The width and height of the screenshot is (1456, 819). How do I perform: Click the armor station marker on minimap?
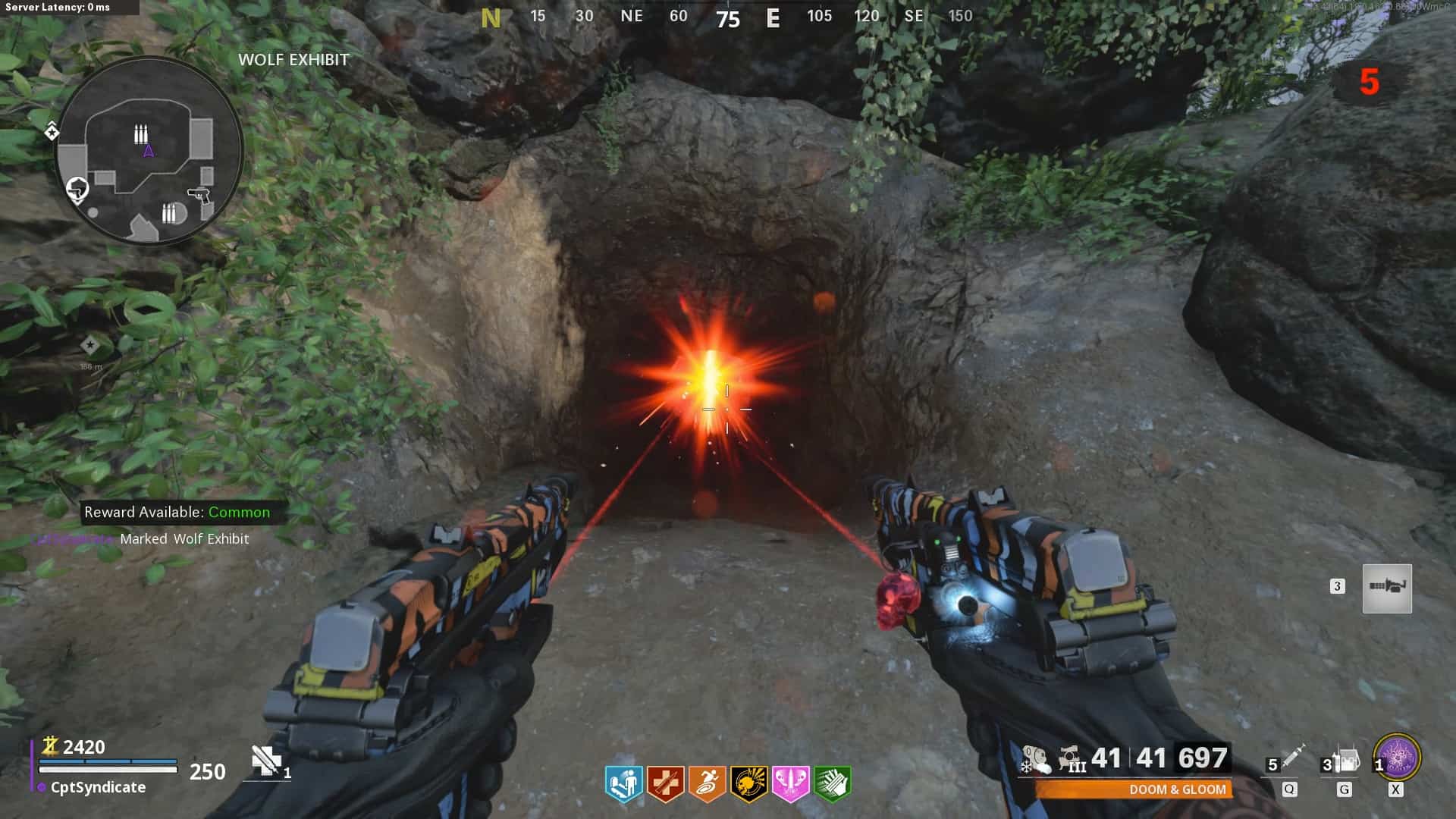pyautogui.click(x=77, y=189)
